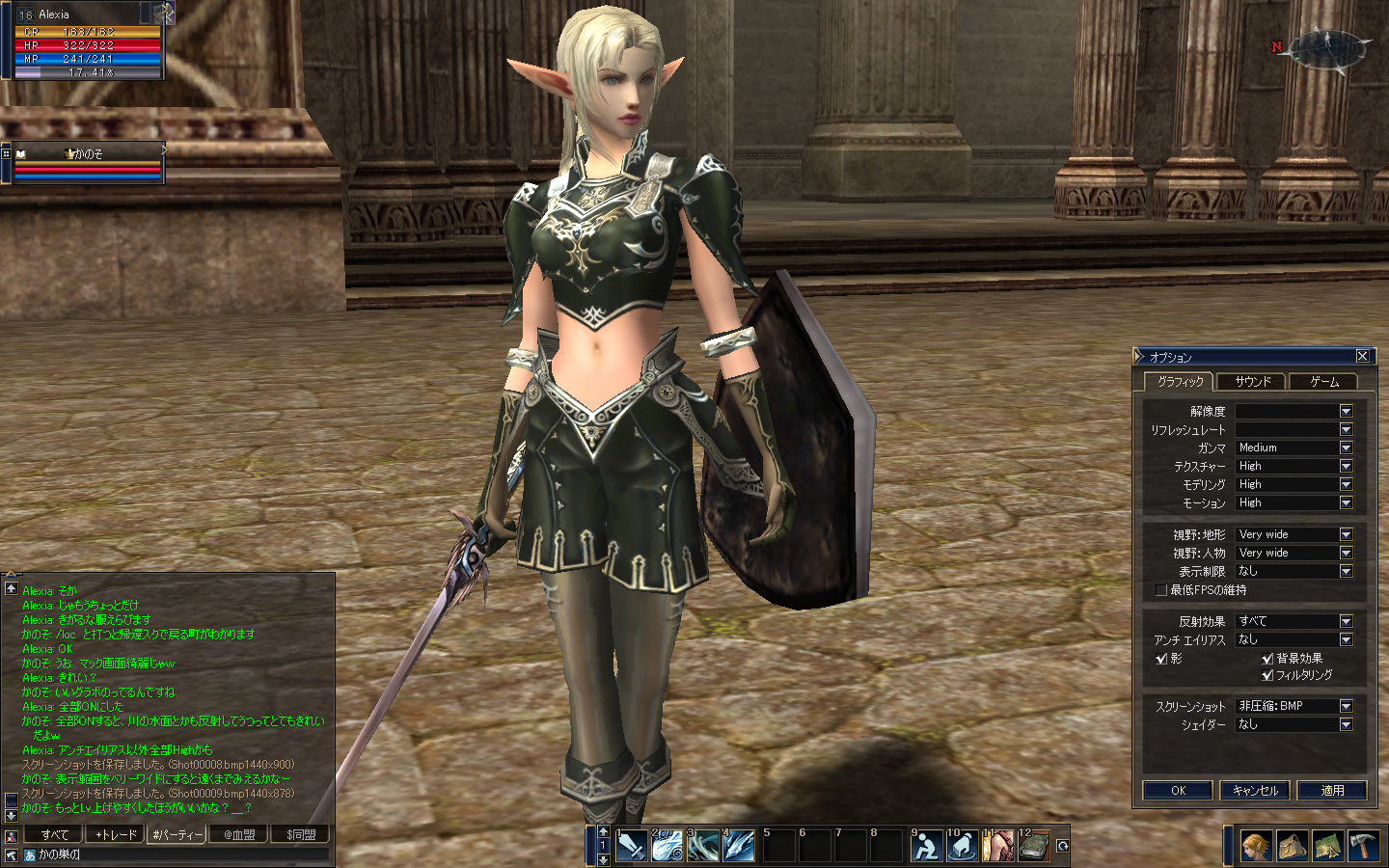This screenshot has width=1389, height=868.
Task: Apply settings with the 適用 button
Action: point(1332,790)
